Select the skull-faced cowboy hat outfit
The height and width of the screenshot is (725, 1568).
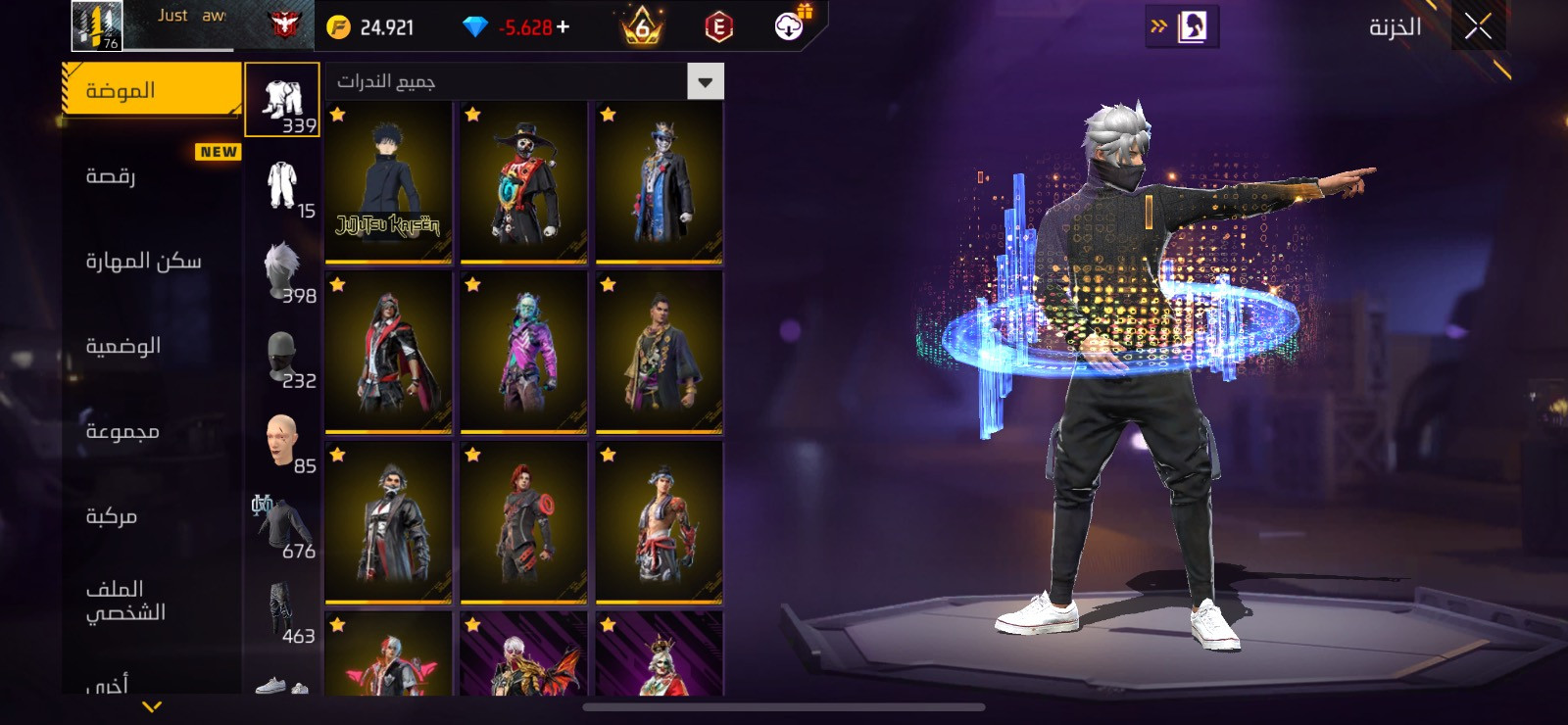523,182
